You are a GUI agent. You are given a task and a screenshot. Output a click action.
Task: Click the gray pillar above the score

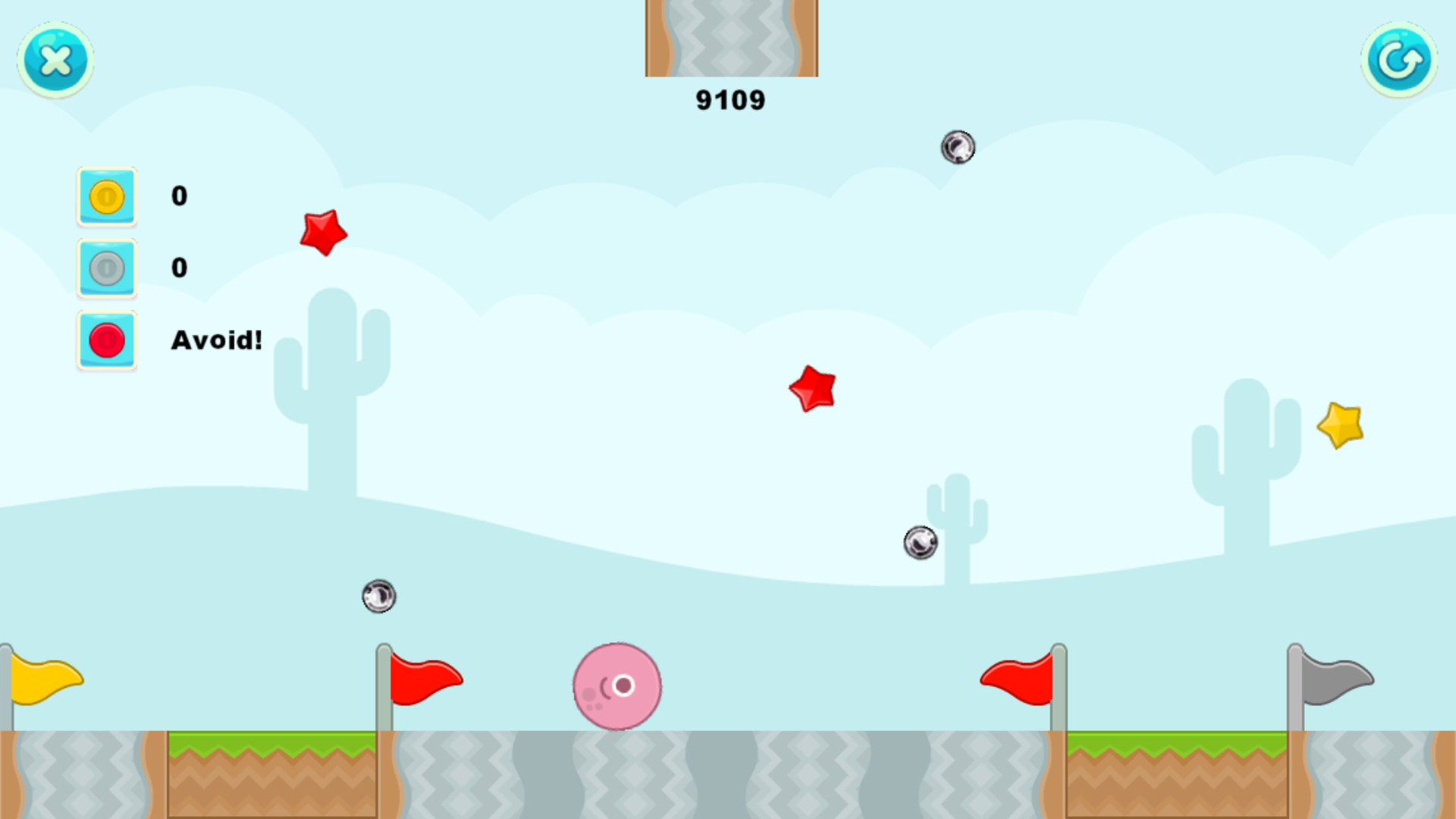[731, 36]
